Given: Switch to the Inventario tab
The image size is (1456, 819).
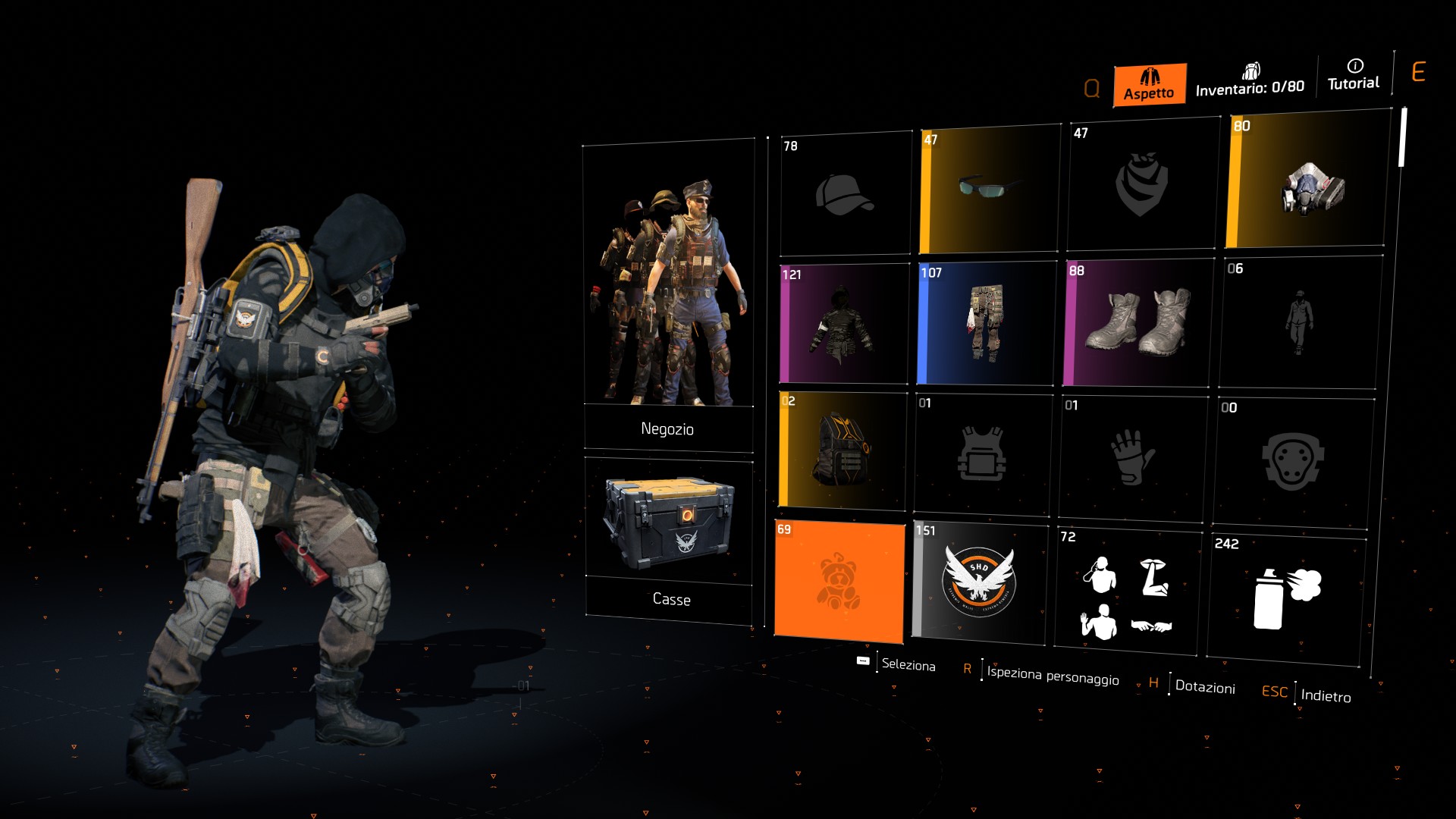Looking at the screenshot, I should coord(1250,80).
